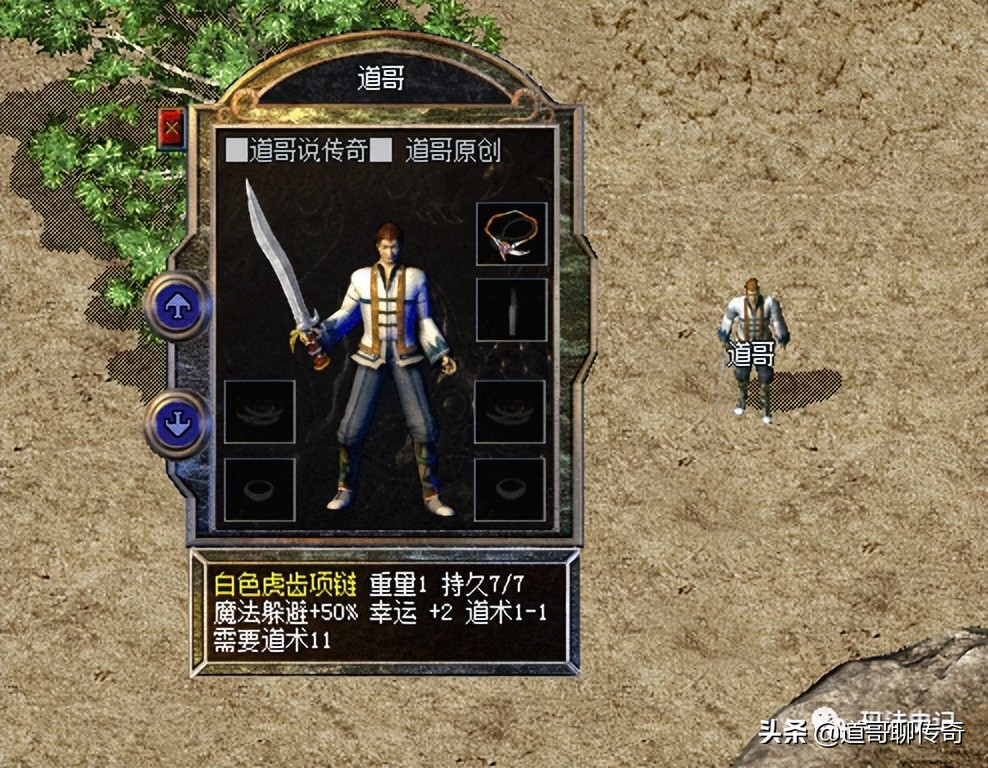
Task: Select the candle slot below the necklace
Action: click(511, 310)
